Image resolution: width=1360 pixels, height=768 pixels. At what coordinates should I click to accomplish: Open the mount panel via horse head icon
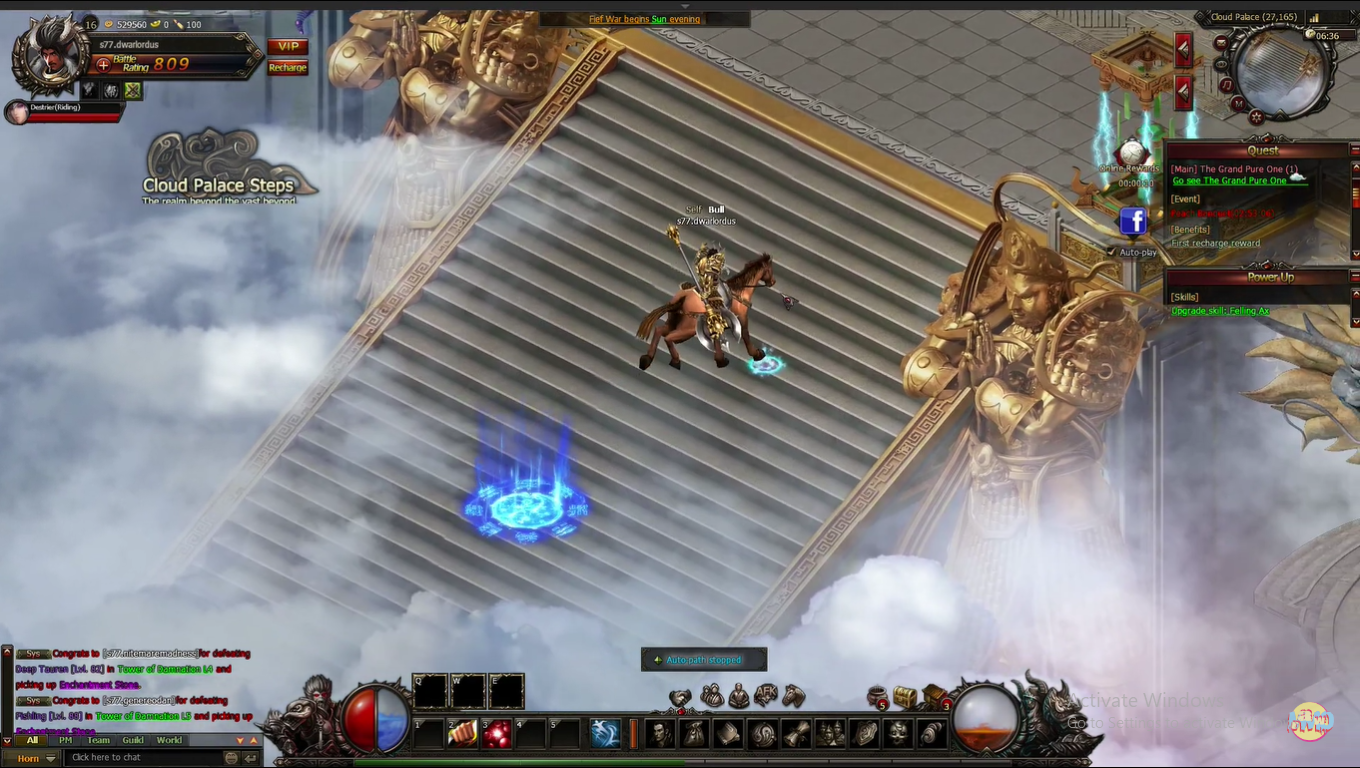(792, 695)
